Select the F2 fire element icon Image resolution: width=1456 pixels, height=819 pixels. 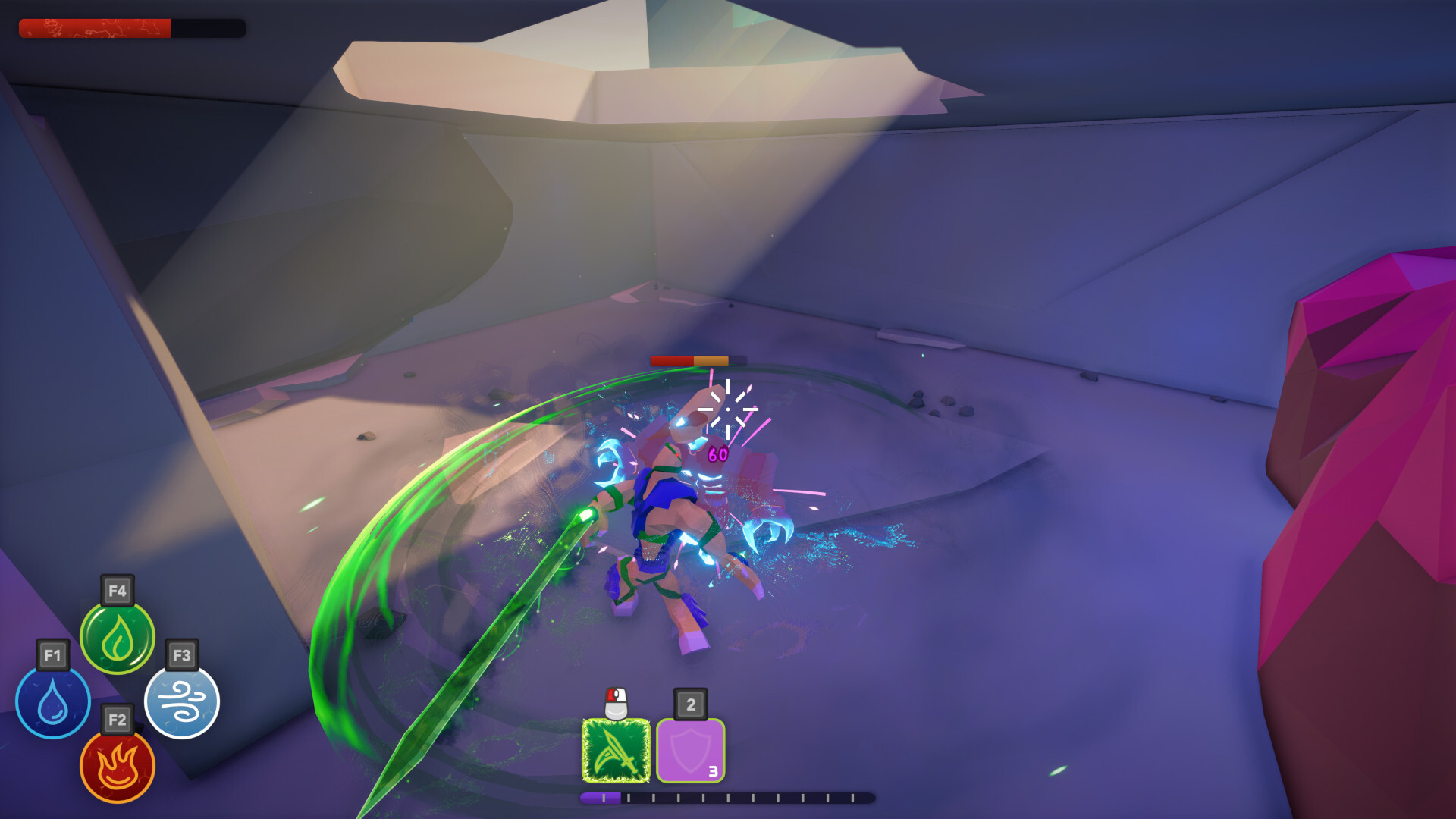pos(118,767)
